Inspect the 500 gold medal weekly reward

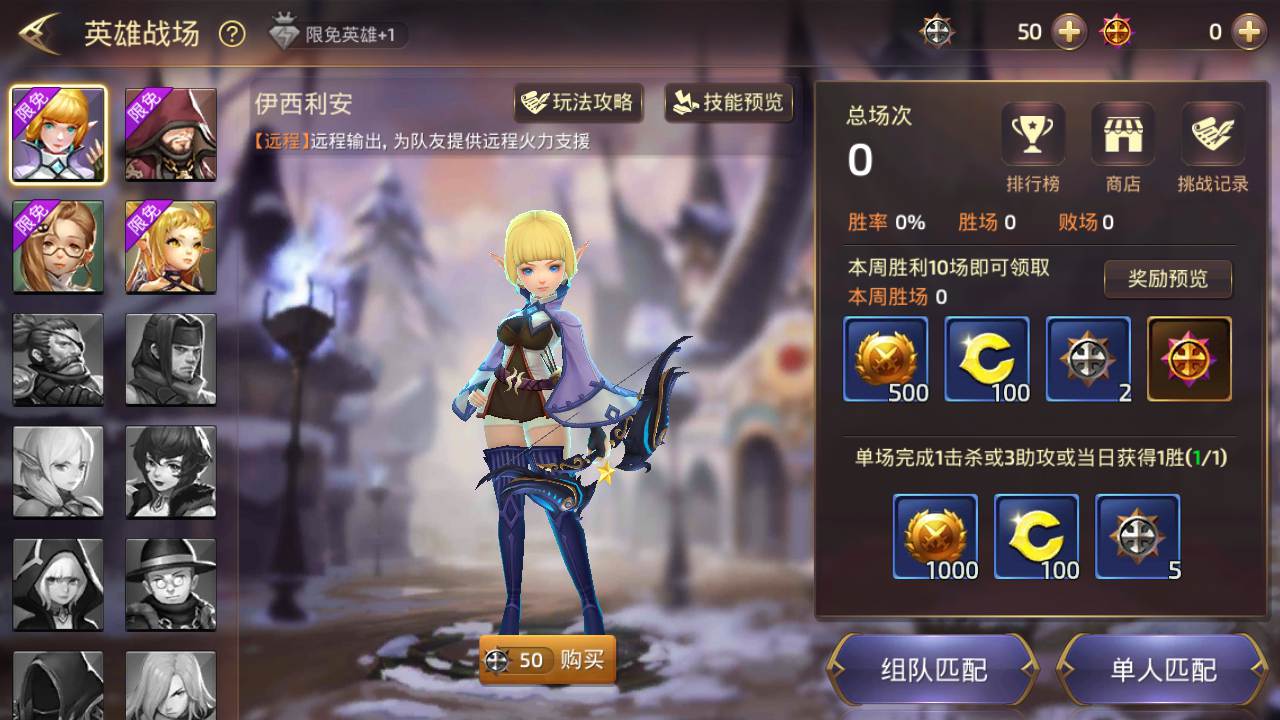tap(886, 359)
